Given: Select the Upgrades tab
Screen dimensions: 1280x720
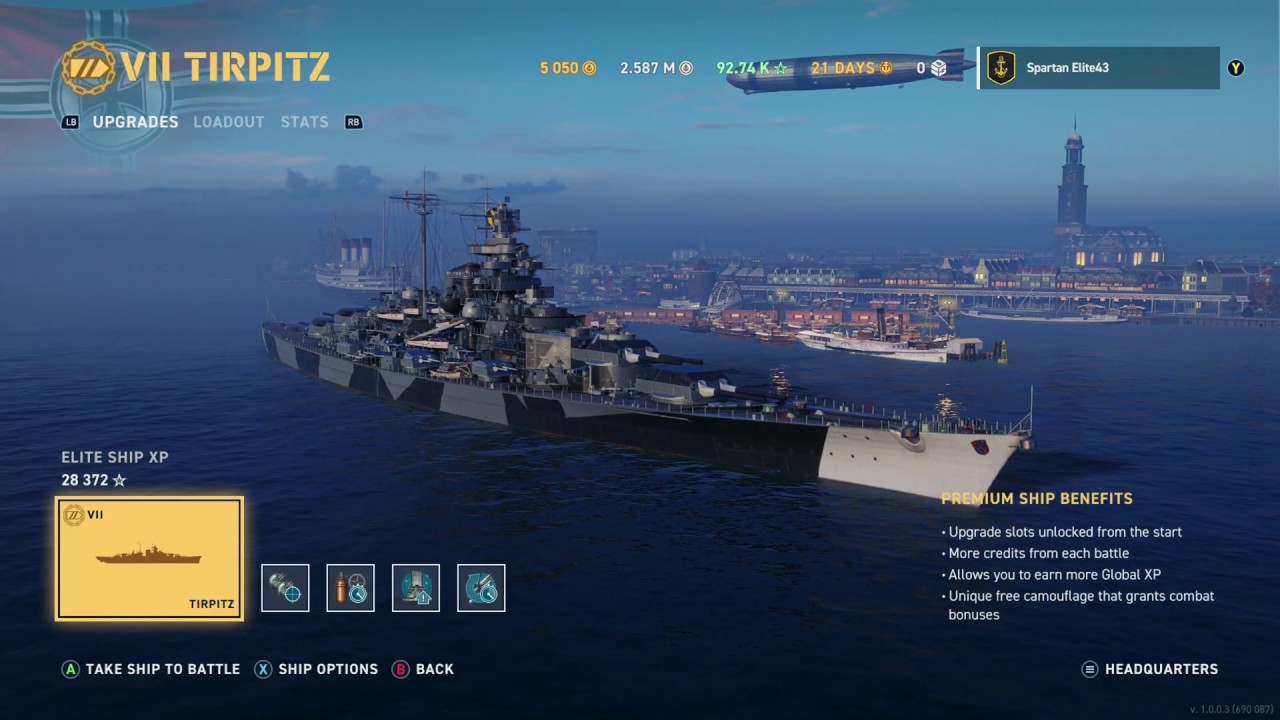Looking at the screenshot, I should pos(135,122).
